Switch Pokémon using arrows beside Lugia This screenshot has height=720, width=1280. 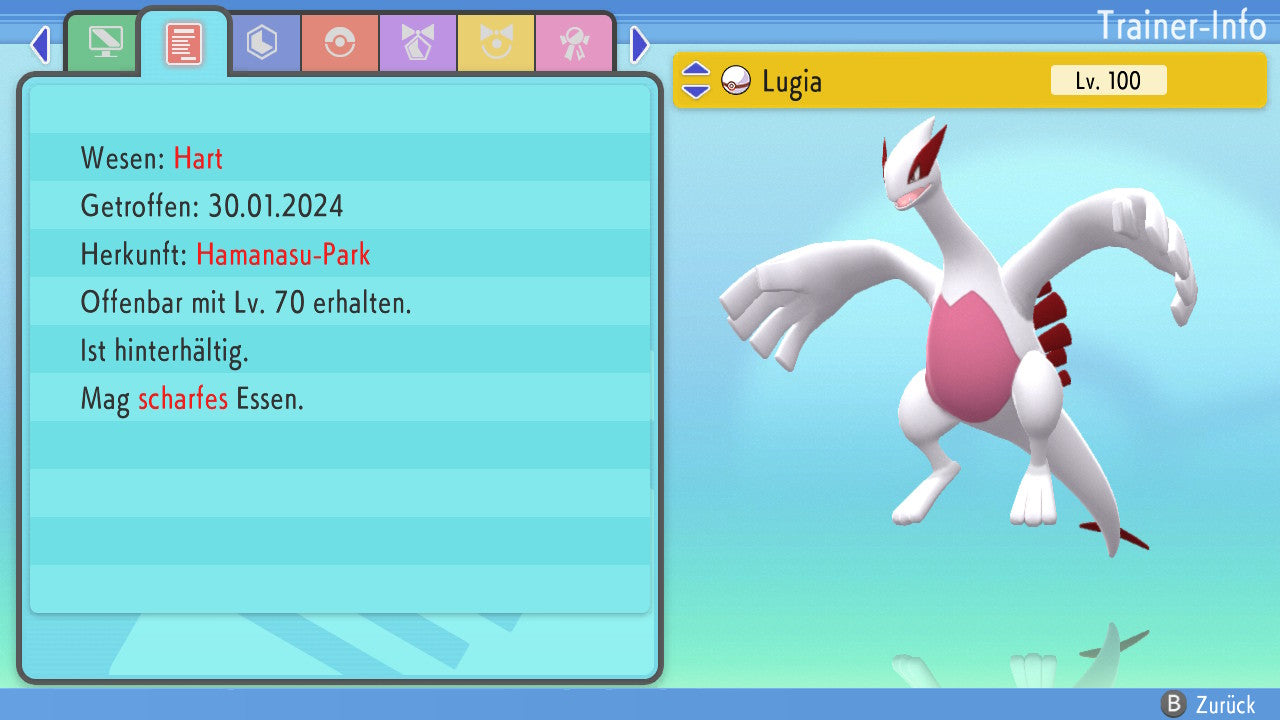point(696,81)
